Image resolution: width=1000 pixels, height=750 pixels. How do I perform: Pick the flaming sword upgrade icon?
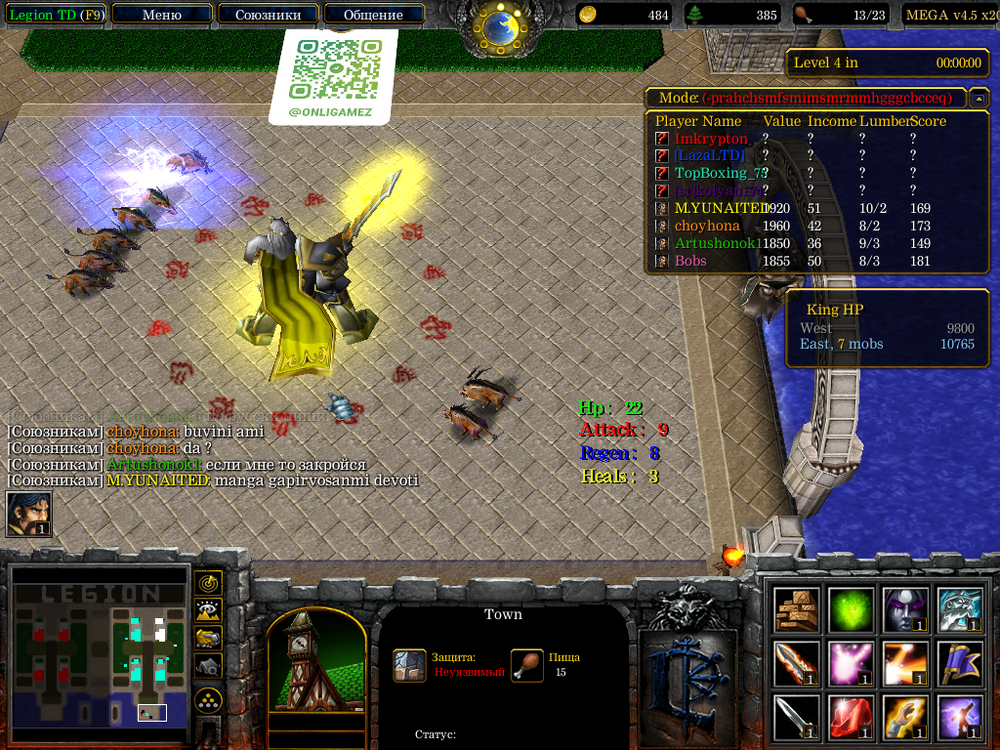click(x=796, y=664)
